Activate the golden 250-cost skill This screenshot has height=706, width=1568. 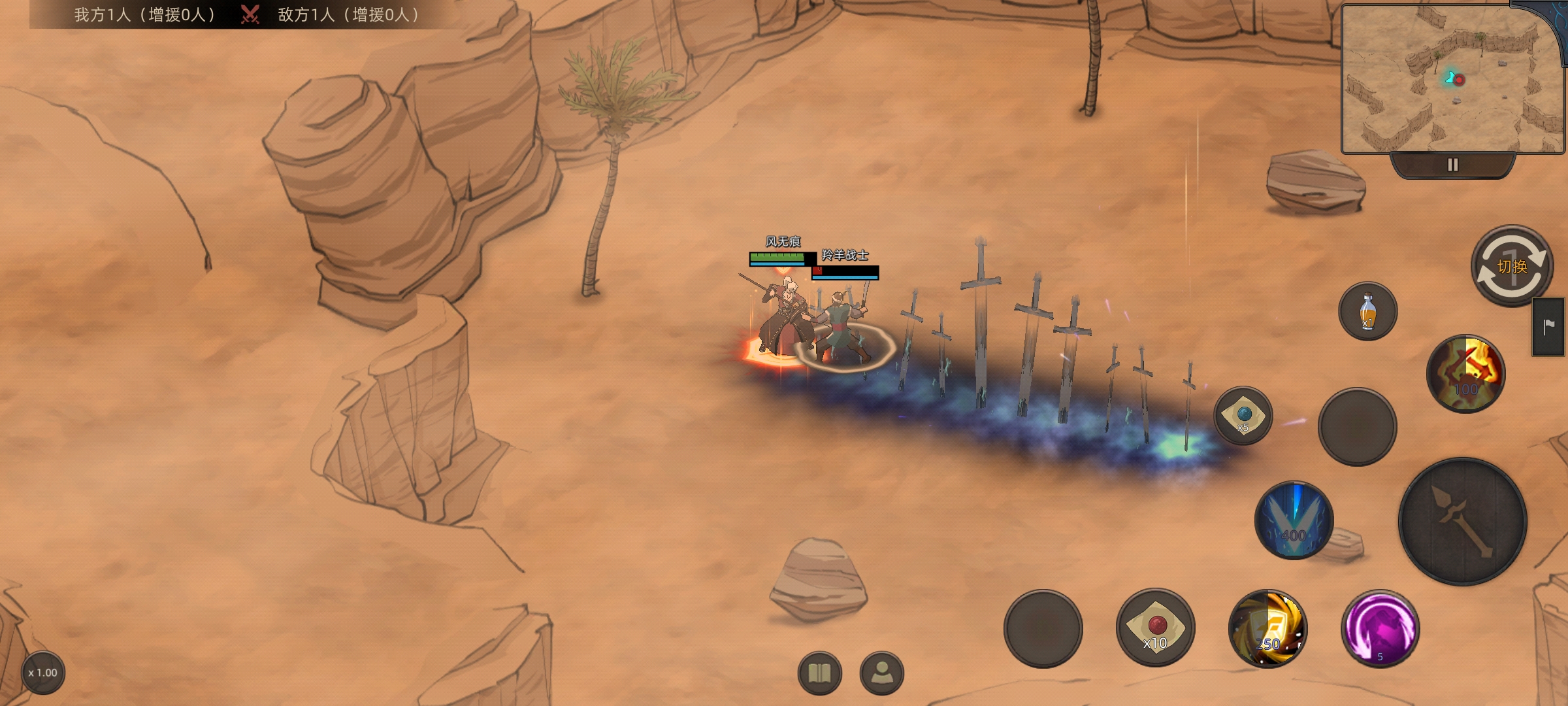1267,629
